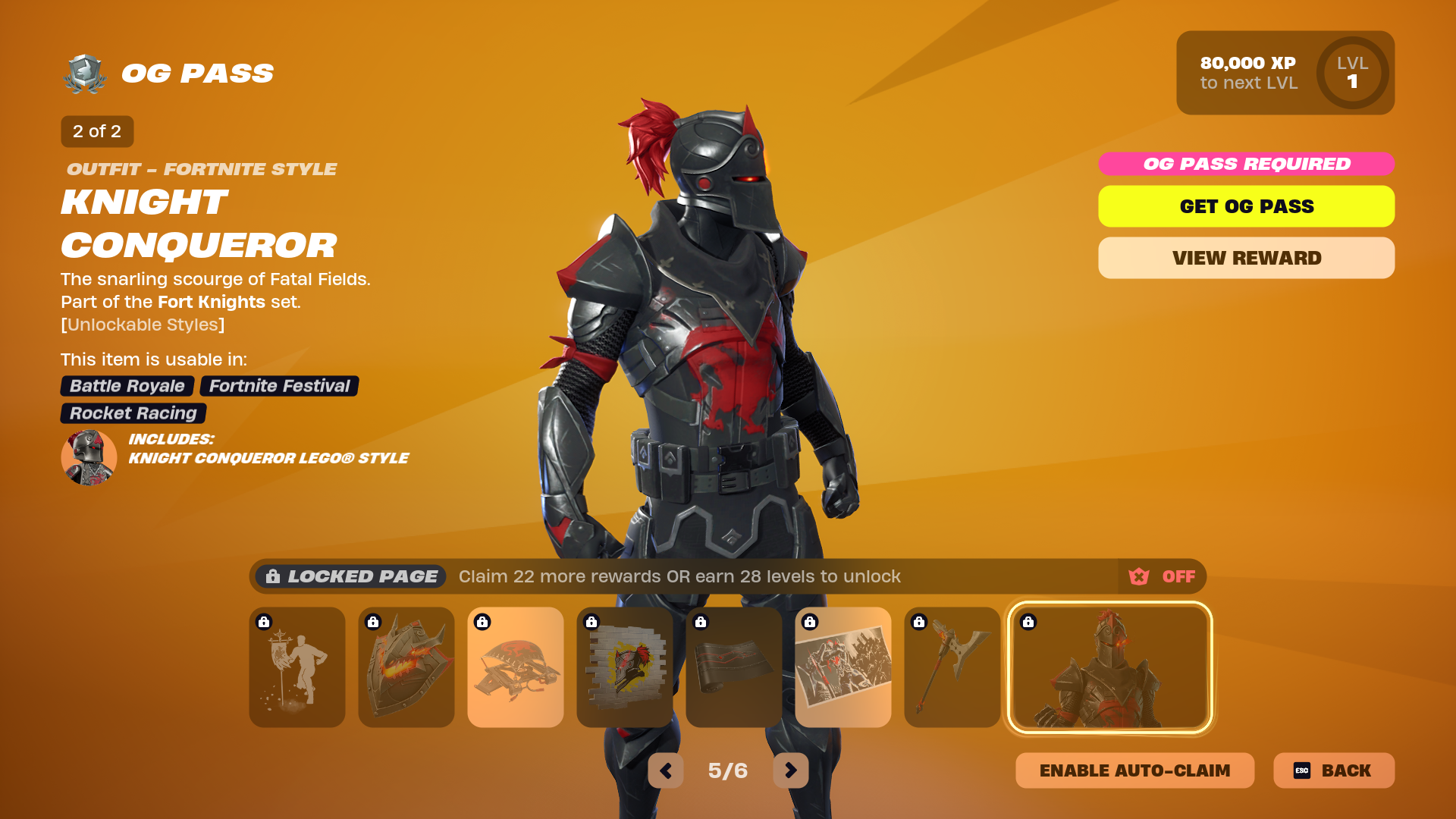Toggle the lock on the outfit reward tile
This screenshot has height=819, width=1456.
1028,620
